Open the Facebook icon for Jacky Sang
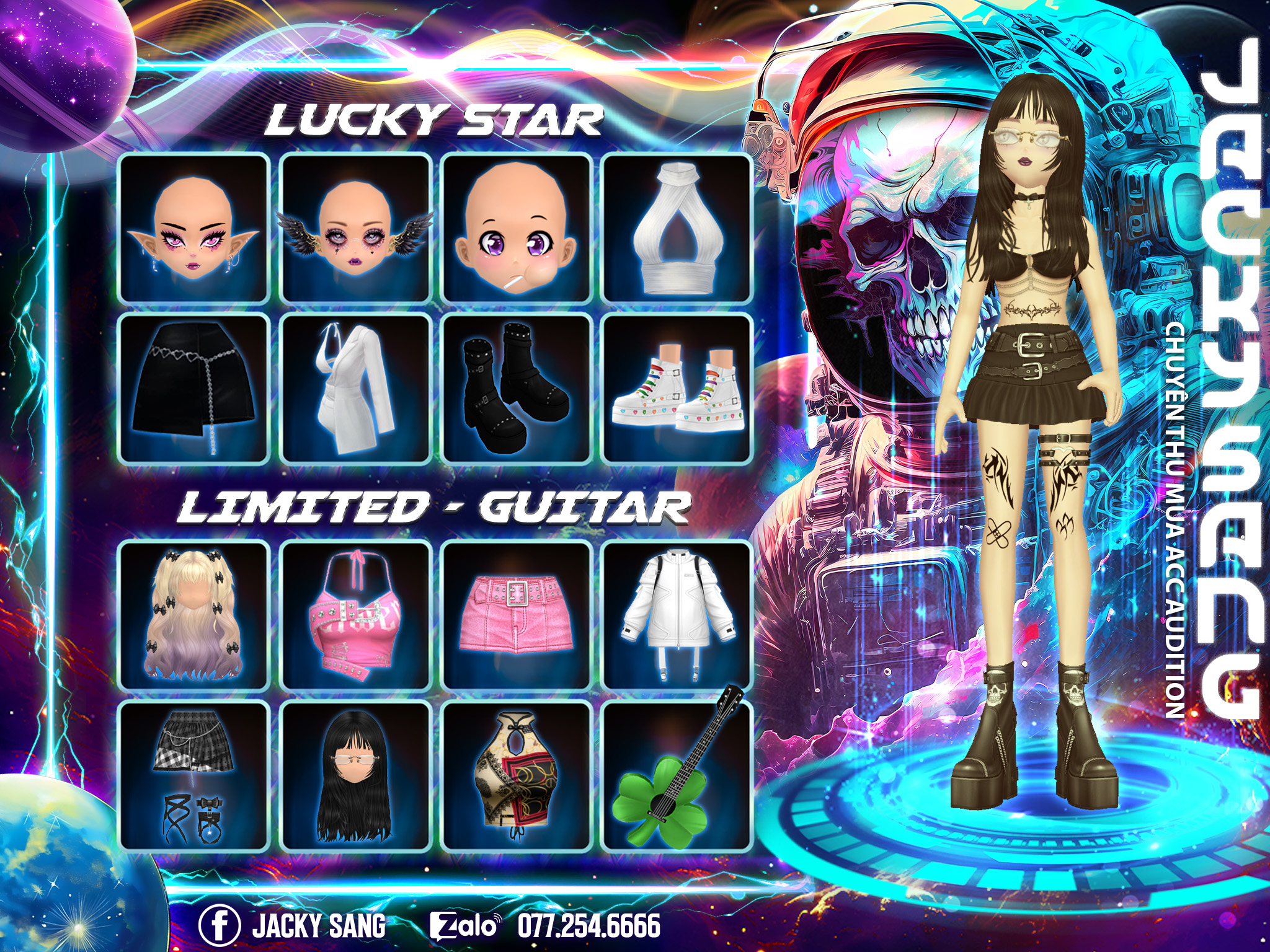 [219, 925]
